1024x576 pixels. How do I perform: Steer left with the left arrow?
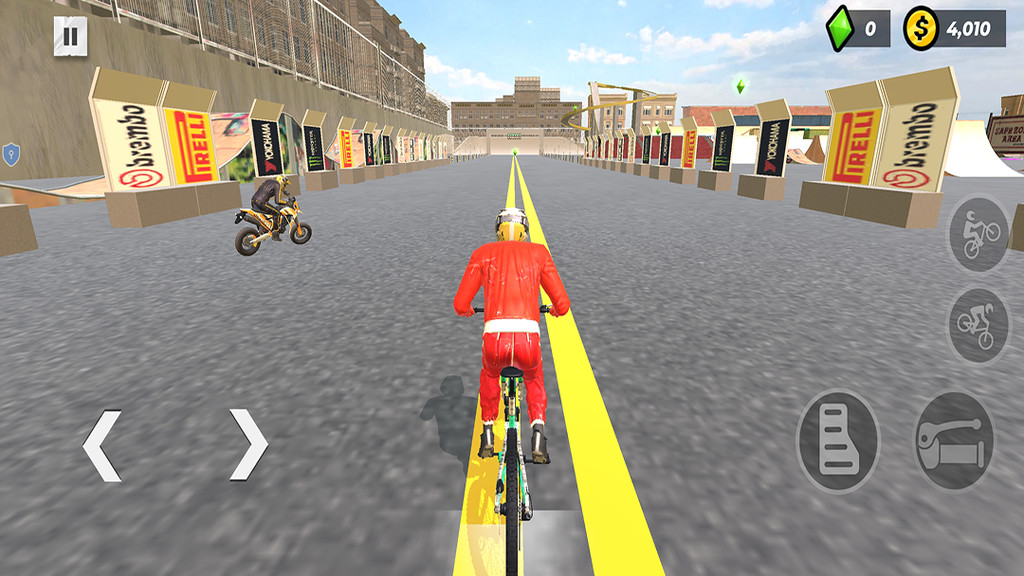tap(102, 445)
